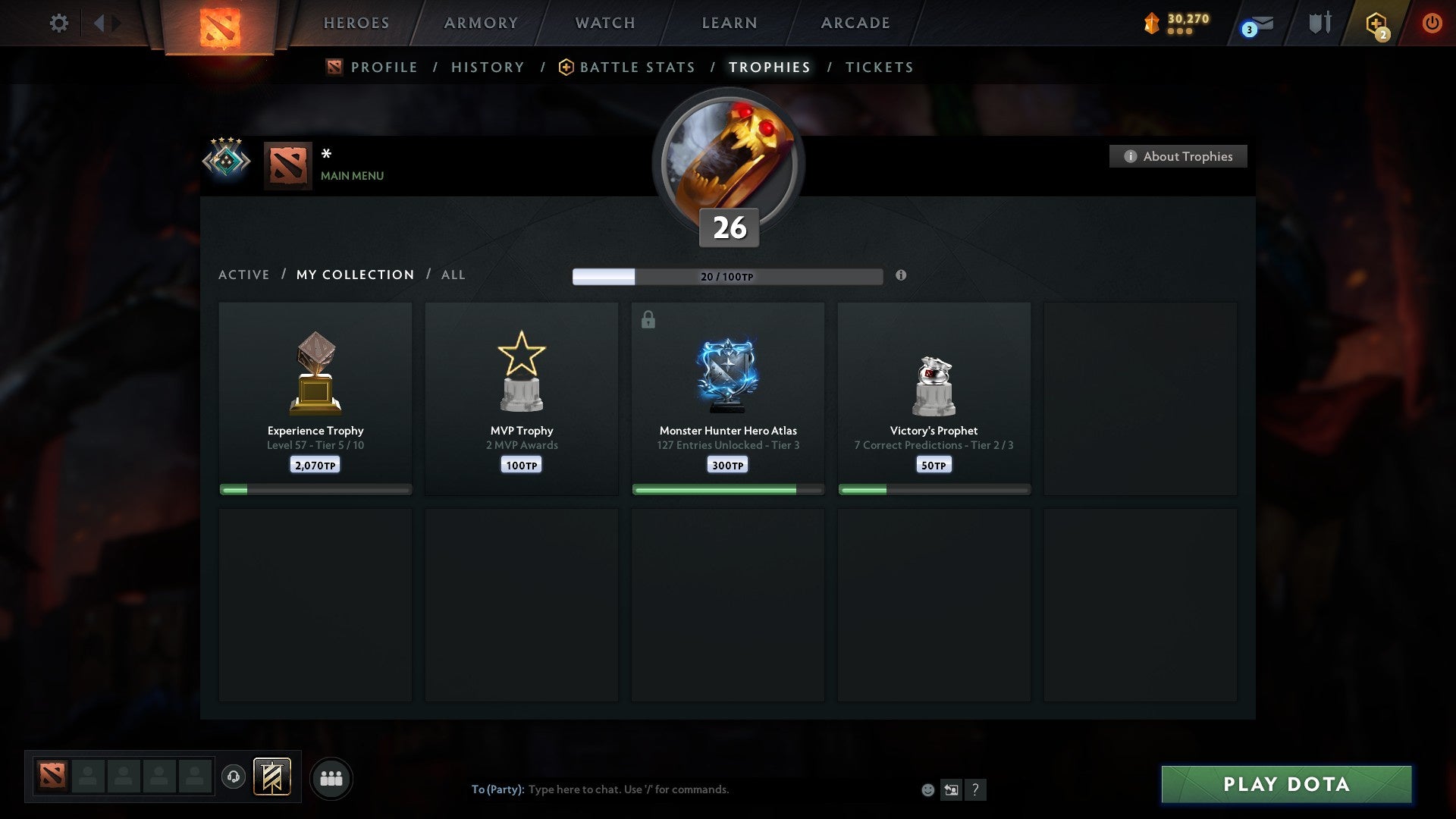Open the ARCADE menu
The height and width of the screenshot is (819, 1456).
(x=855, y=23)
